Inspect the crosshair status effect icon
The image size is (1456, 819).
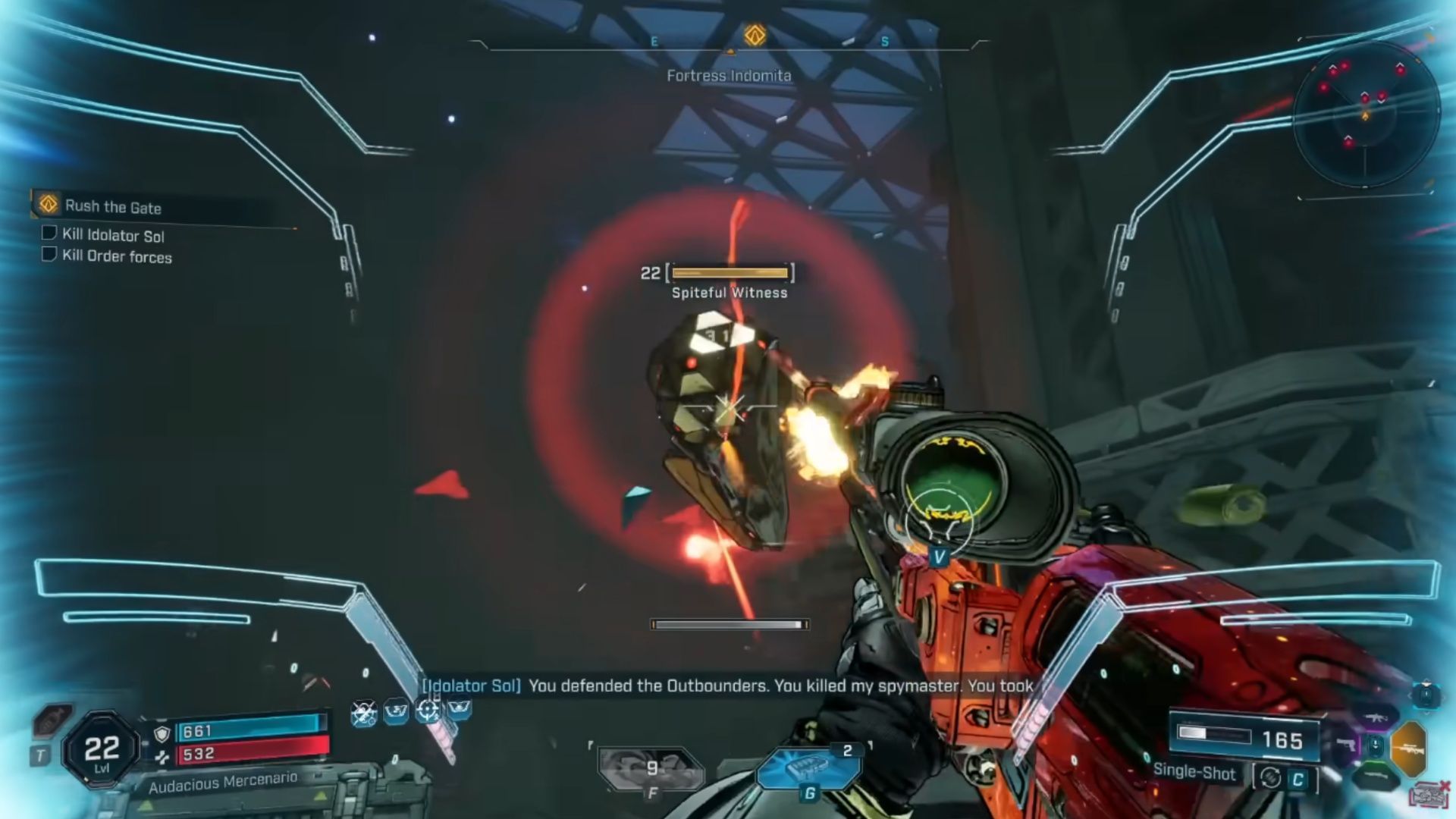pos(428,711)
